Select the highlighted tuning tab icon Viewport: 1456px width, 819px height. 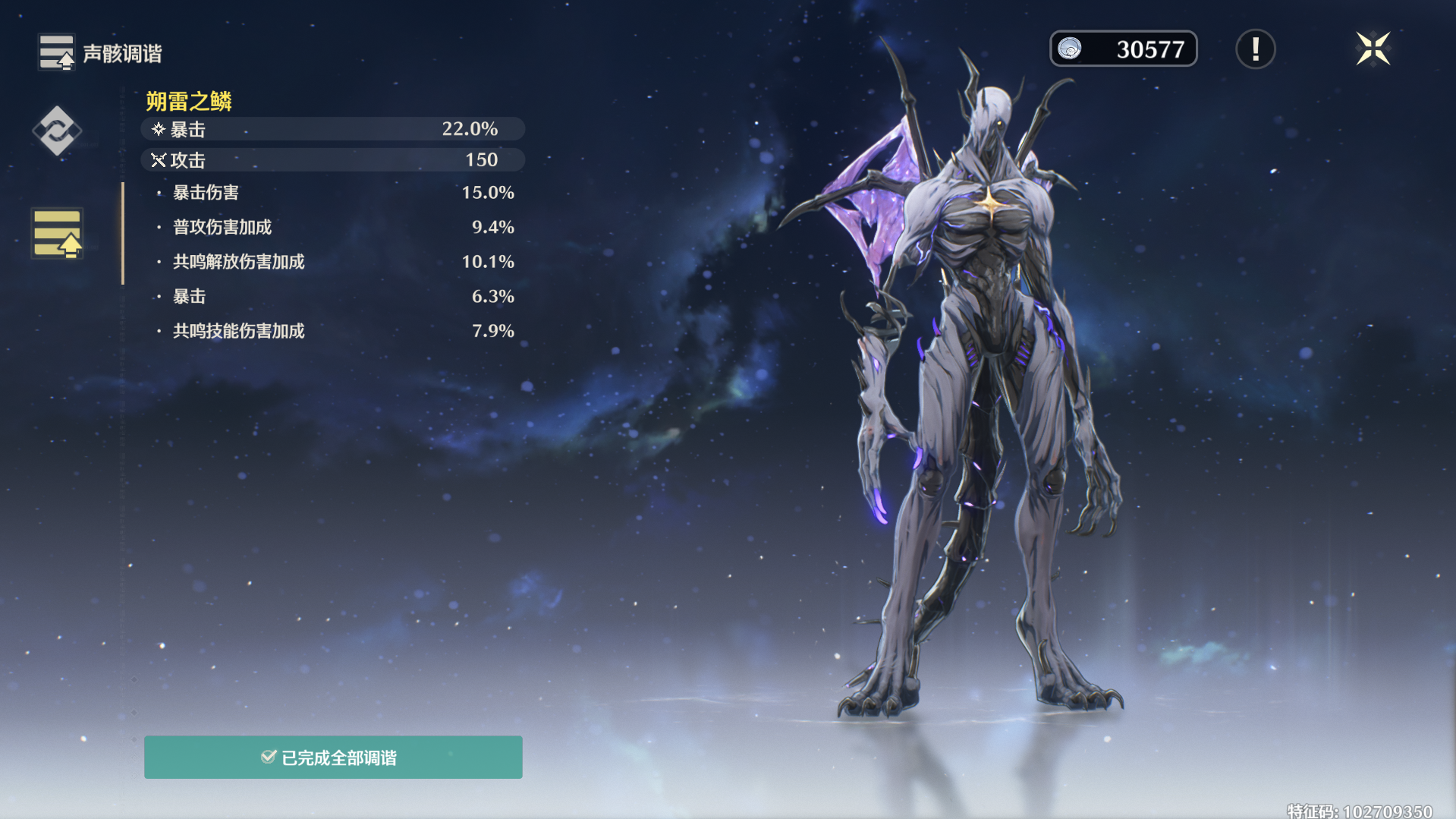(58, 233)
